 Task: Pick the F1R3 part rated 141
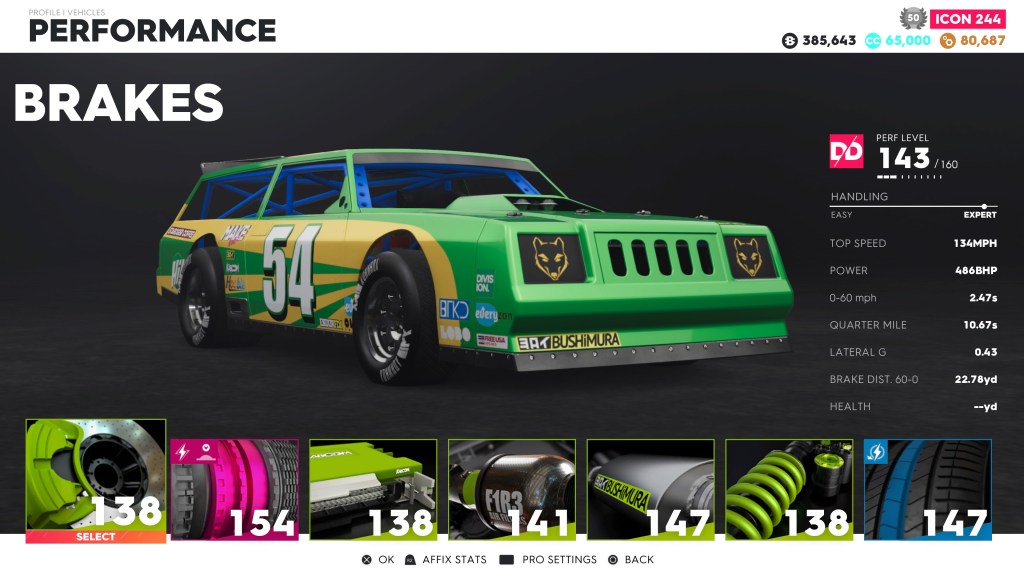512,490
